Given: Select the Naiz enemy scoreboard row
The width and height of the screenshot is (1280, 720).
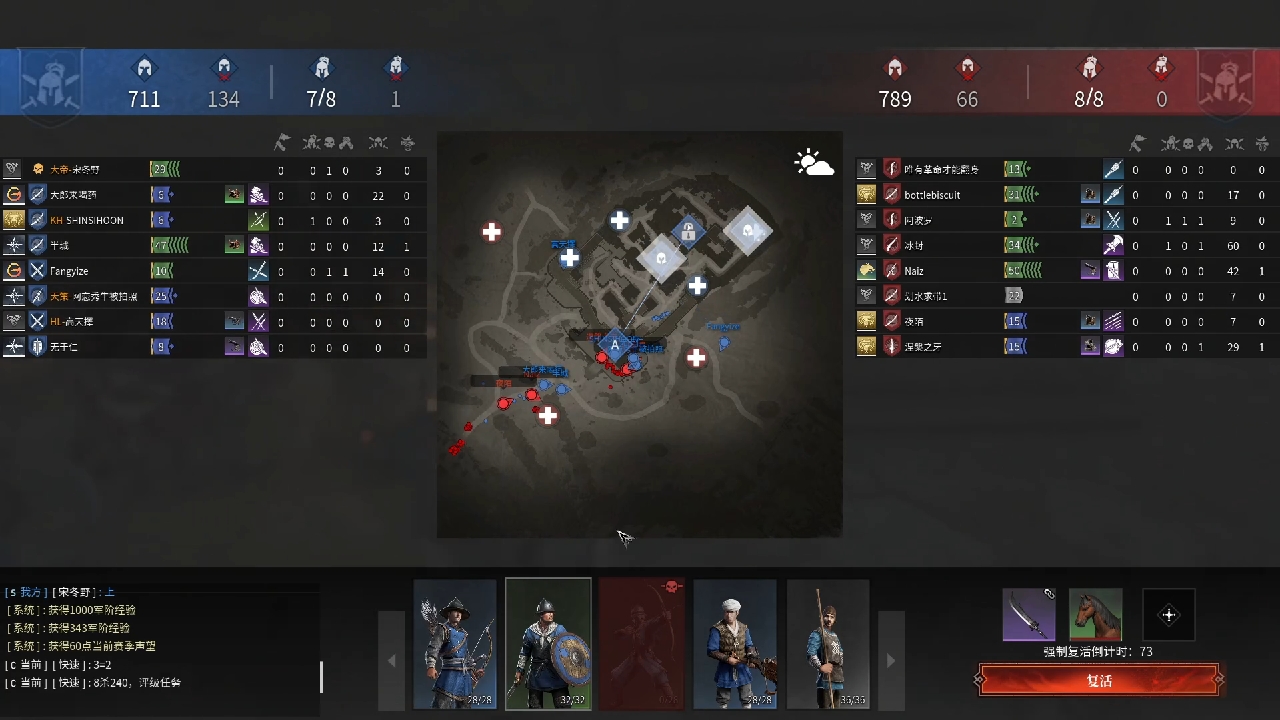Looking at the screenshot, I should (1064, 271).
